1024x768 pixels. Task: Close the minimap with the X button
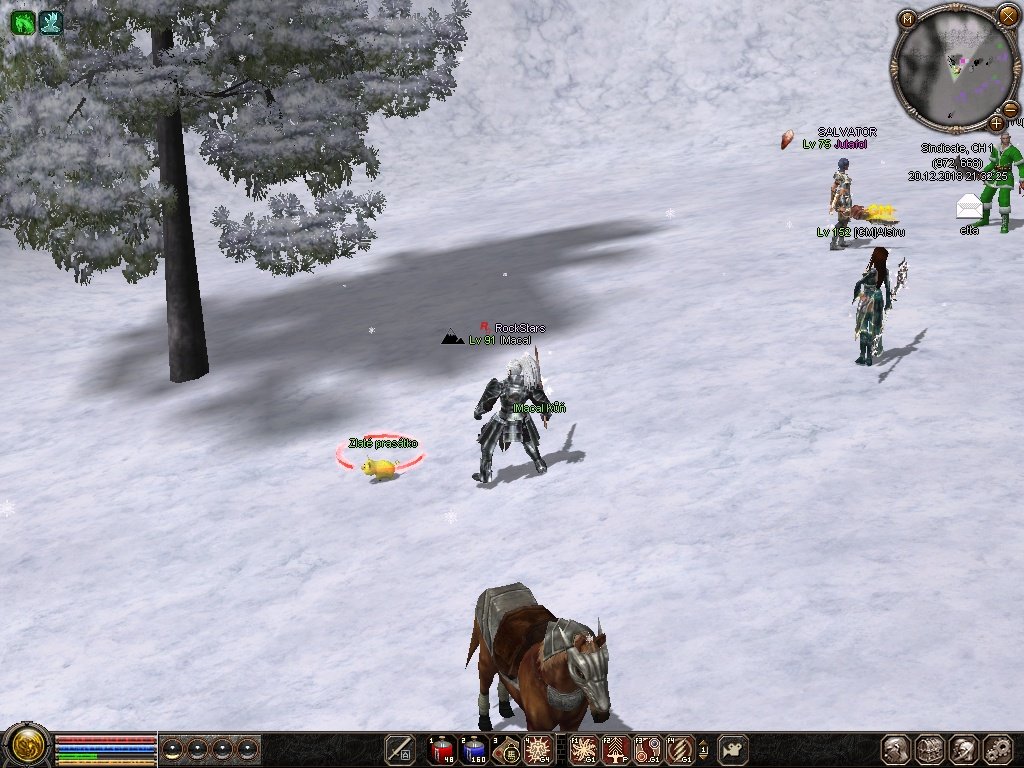coord(1007,15)
